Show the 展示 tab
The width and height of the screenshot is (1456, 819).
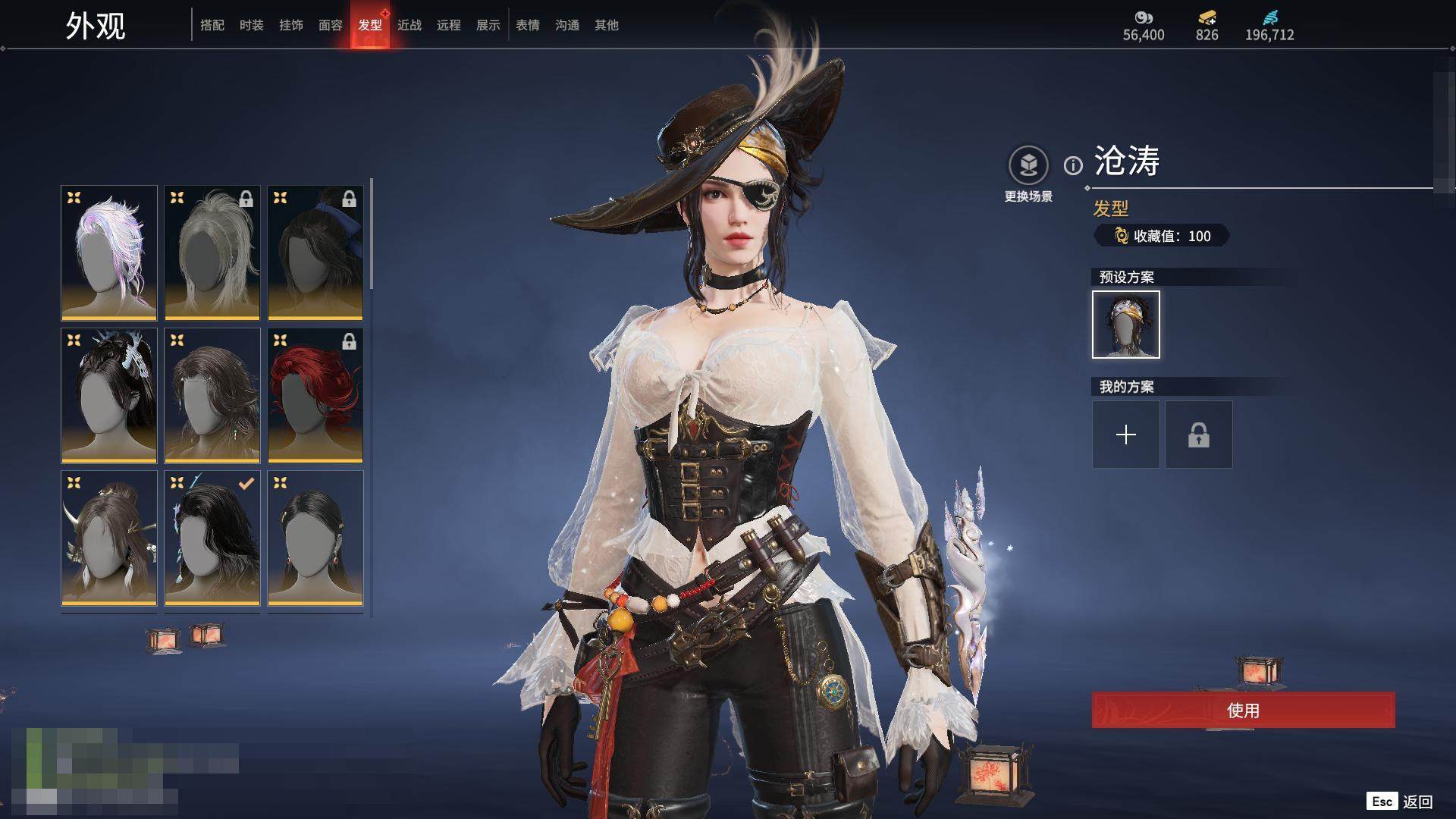(x=488, y=25)
